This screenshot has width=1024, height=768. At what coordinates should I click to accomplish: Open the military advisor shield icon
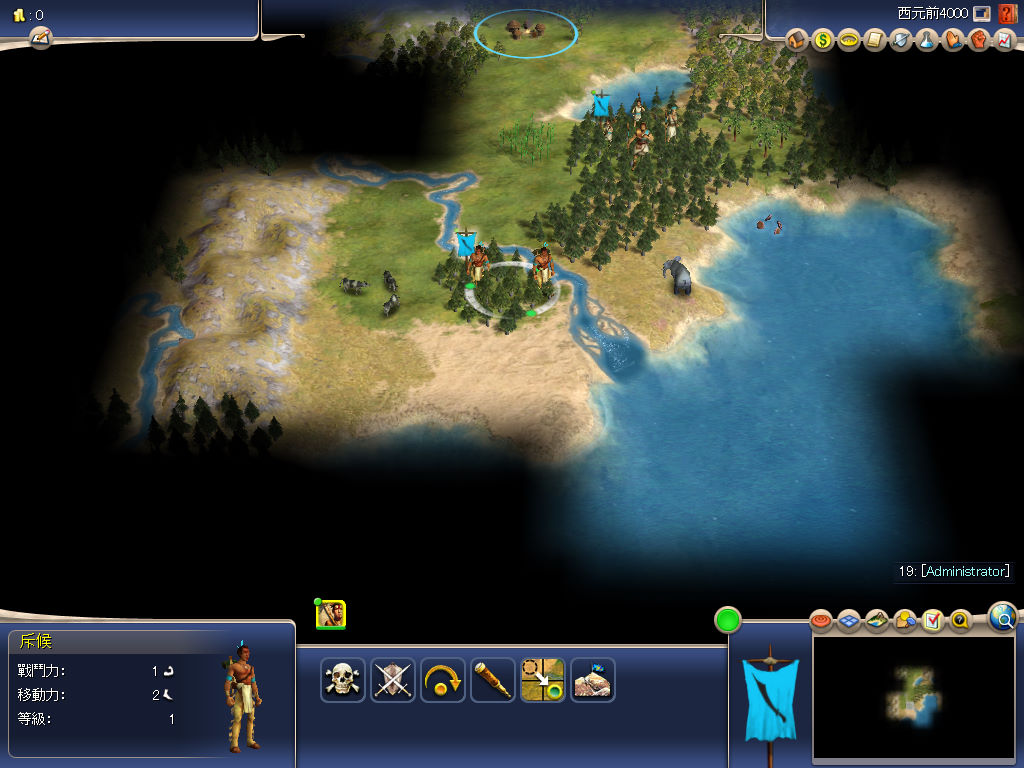click(901, 41)
